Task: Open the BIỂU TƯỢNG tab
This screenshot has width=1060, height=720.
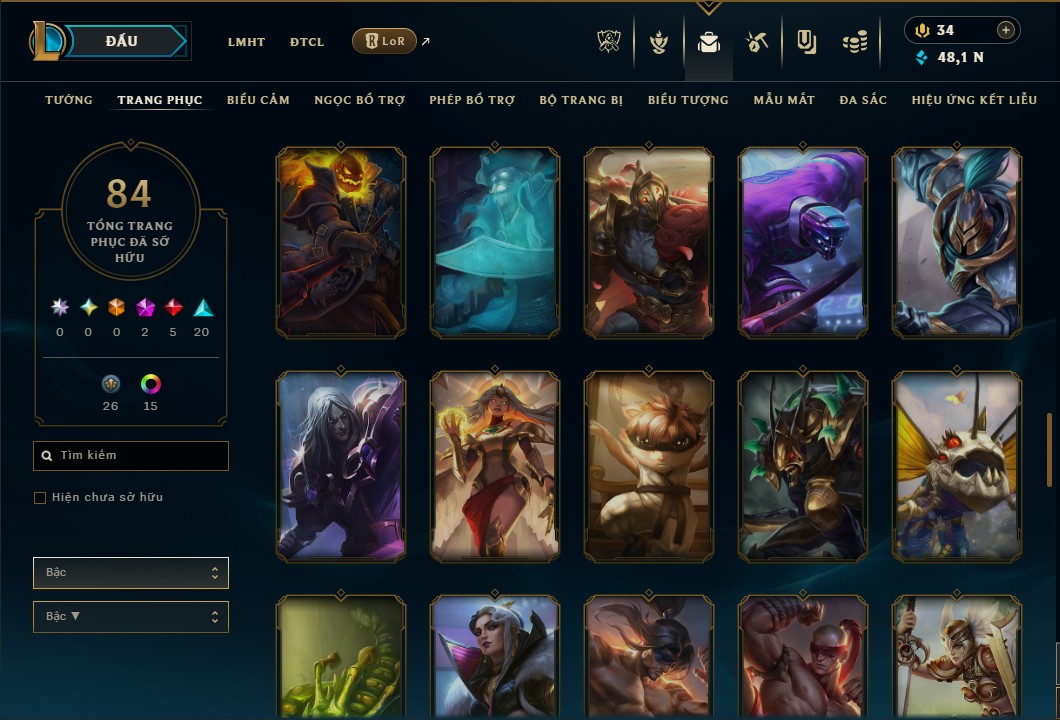Action: (688, 100)
